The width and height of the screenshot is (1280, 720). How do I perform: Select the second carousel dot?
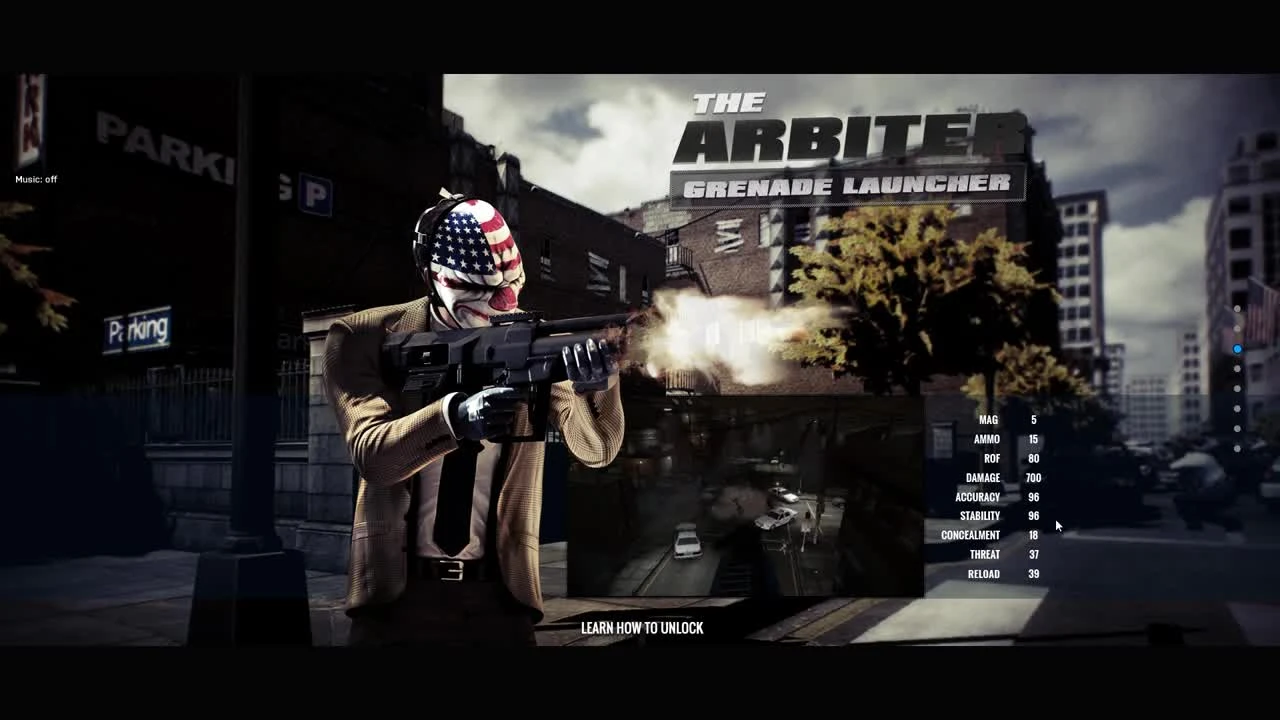1237,329
